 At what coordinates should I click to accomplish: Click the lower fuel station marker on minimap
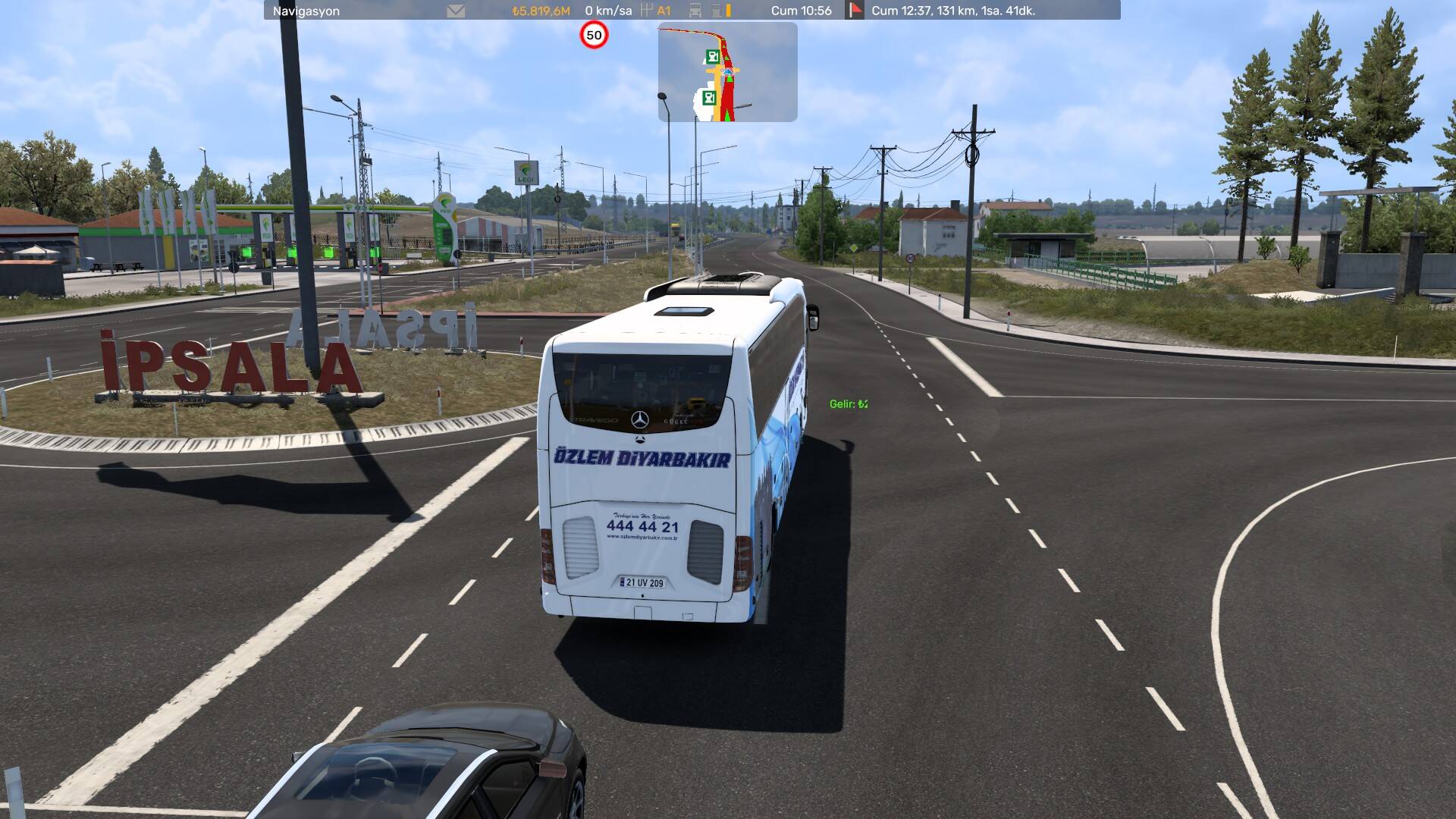click(710, 97)
